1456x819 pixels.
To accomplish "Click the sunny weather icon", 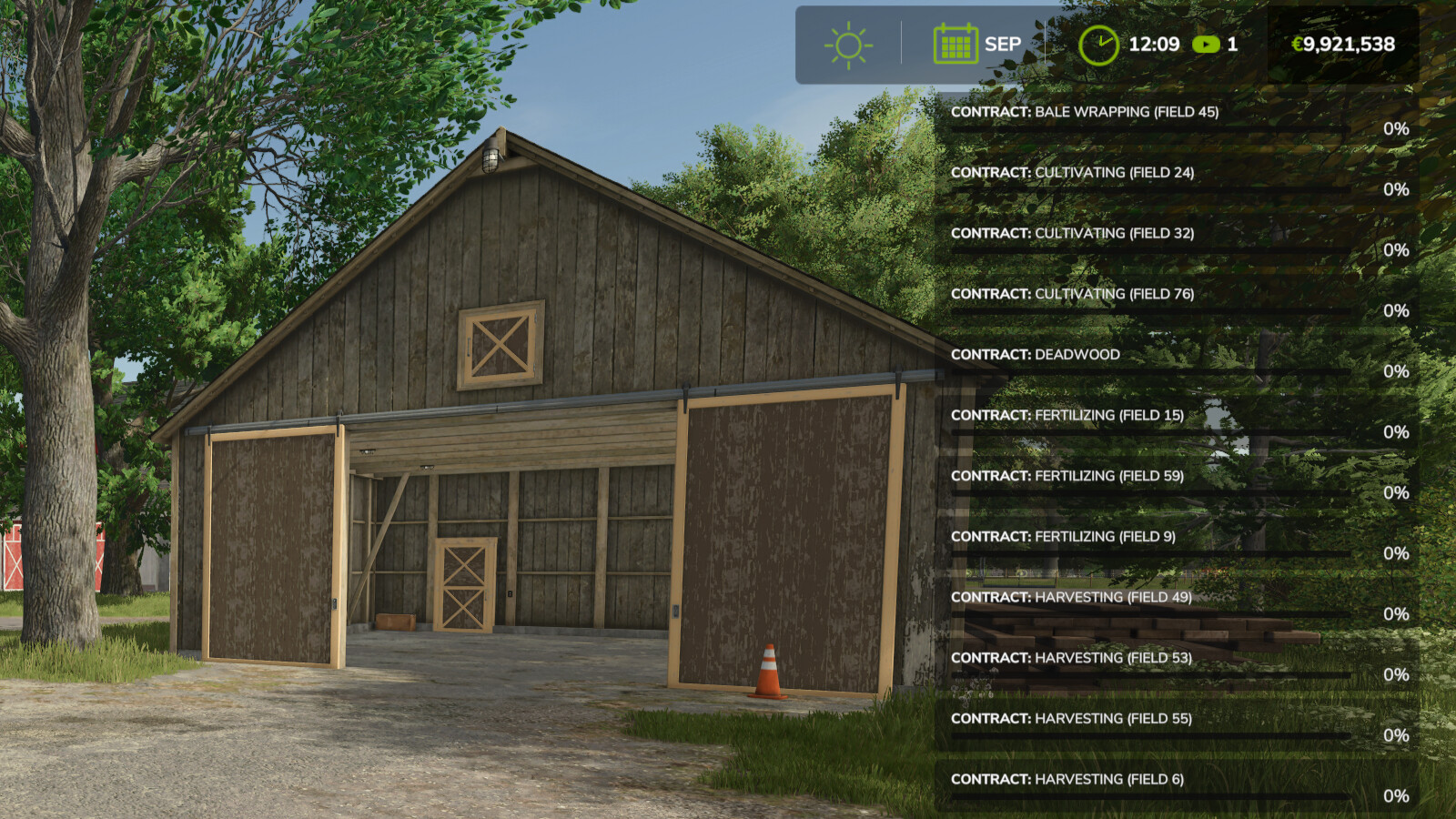I will (x=848, y=45).
